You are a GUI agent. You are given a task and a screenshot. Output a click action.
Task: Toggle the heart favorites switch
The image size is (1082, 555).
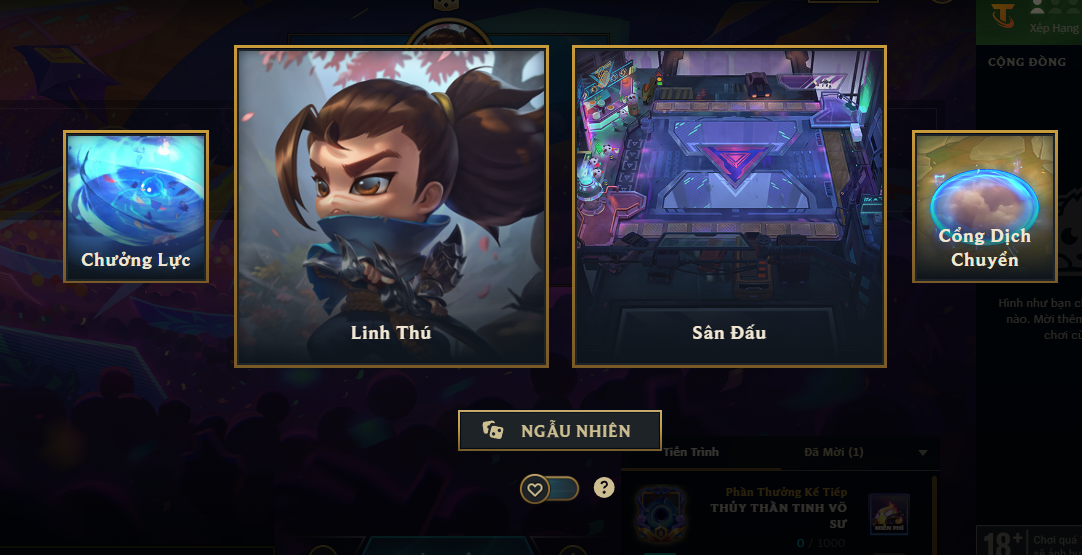[549, 489]
